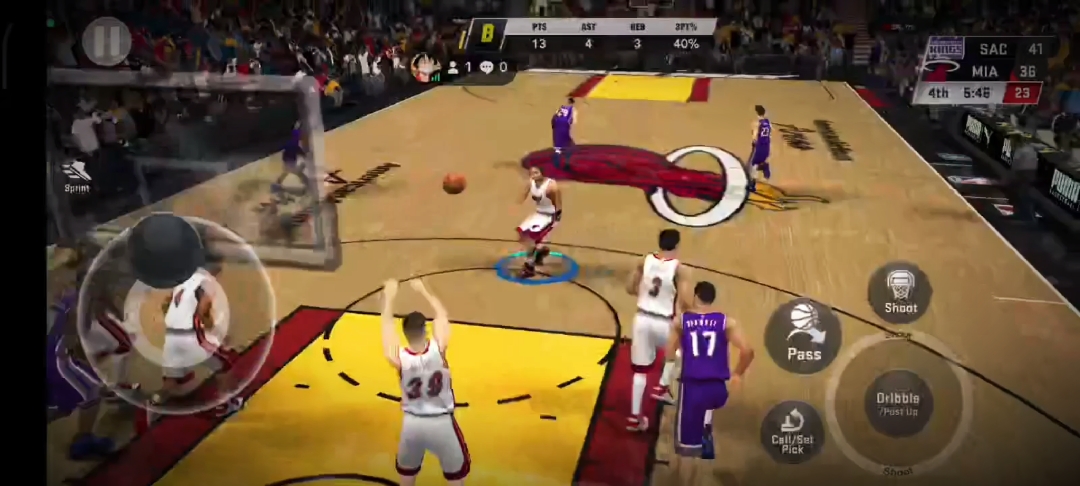The image size is (1080, 486).
Task: Hit the Shoot button with hoop icon
Action: pos(900,292)
